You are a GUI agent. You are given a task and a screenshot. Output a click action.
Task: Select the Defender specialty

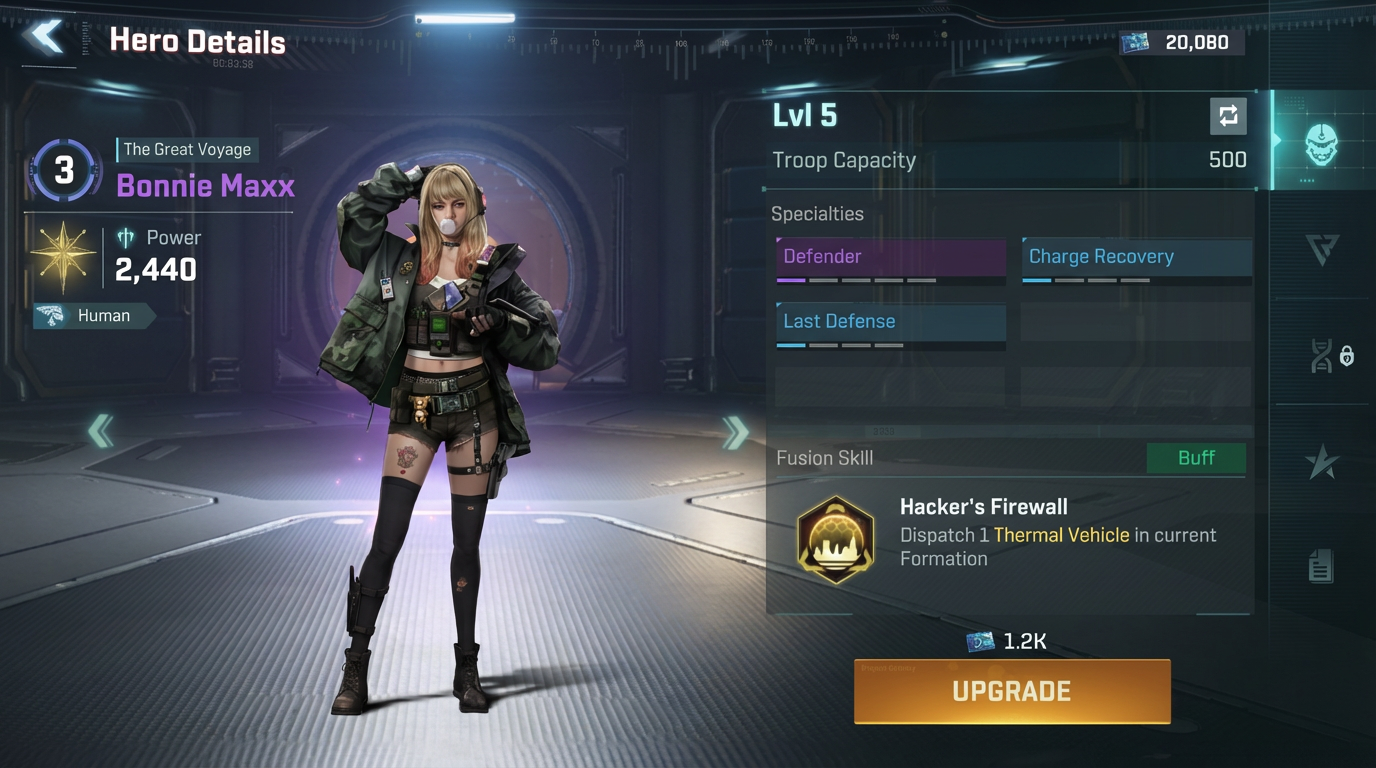[x=891, y=258]
